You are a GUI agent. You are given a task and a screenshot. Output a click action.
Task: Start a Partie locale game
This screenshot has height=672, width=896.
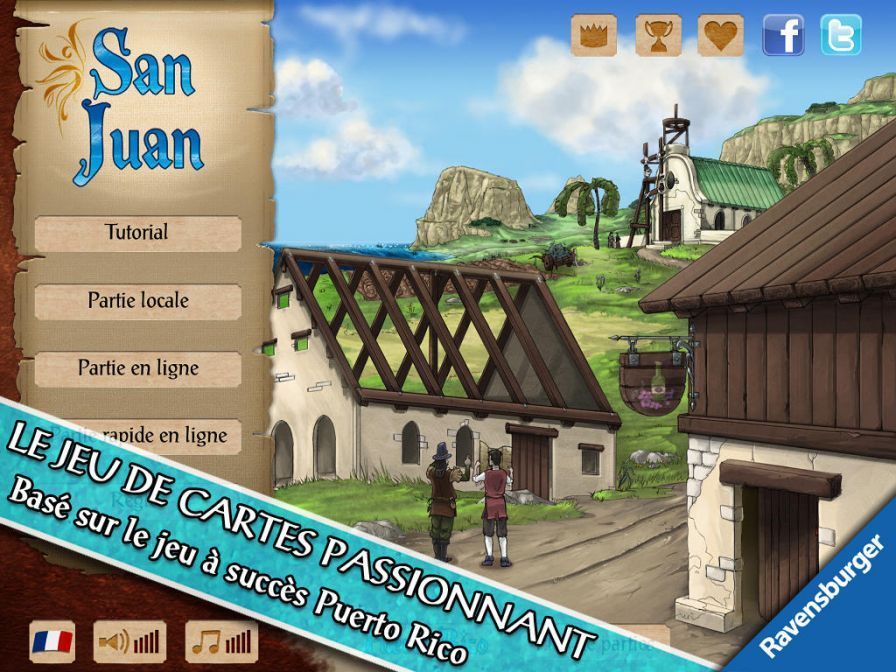click(x=137, y=300)
